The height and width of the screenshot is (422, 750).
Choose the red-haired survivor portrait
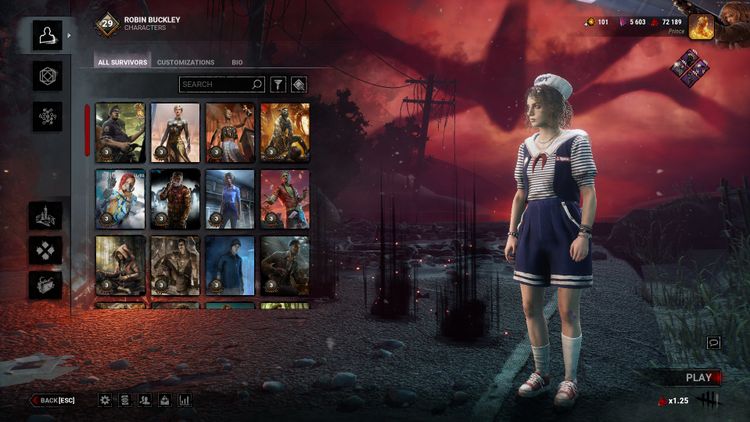tap(120, 198)
